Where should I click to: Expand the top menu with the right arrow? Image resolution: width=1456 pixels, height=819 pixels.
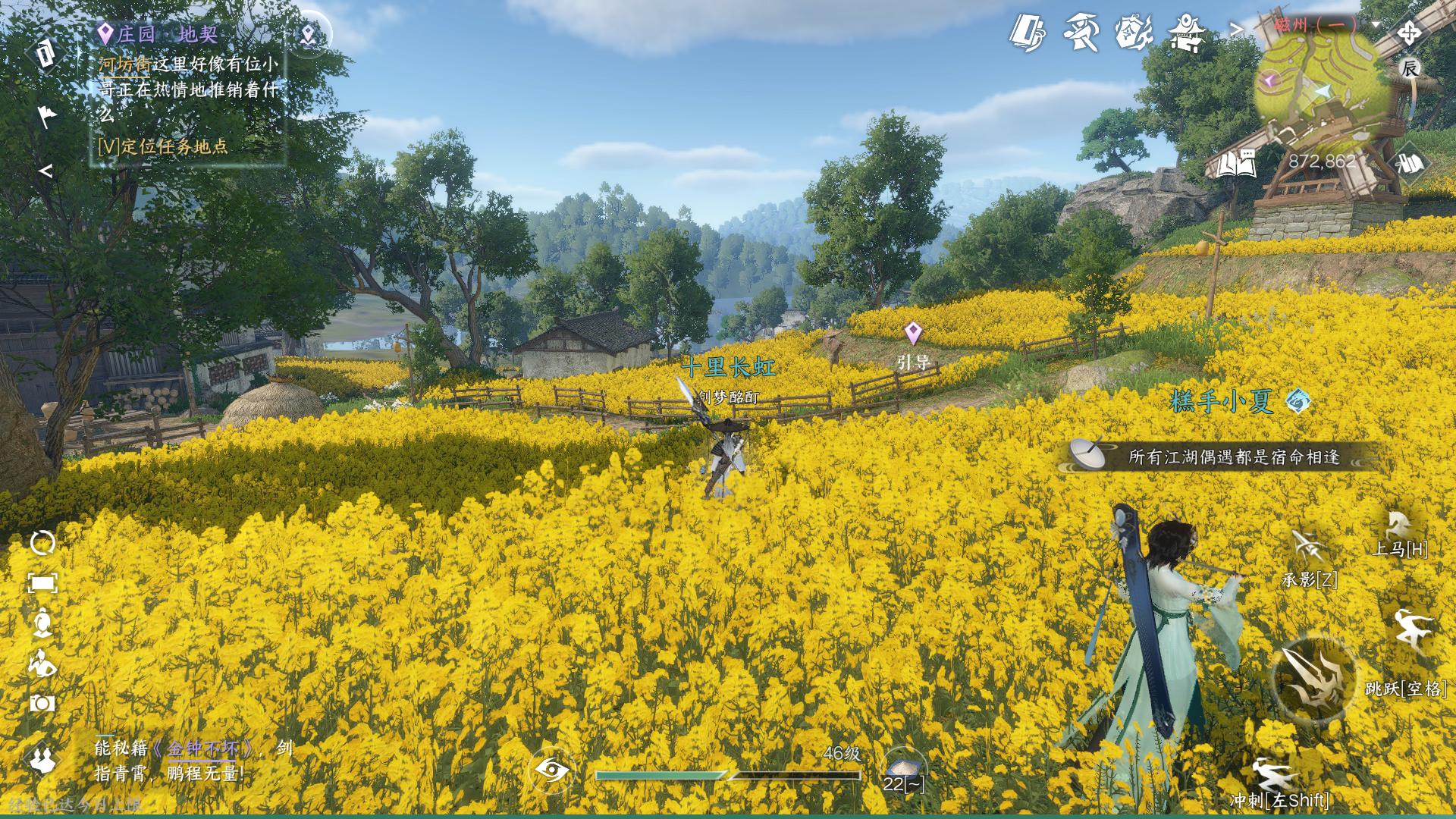pos(1236,30)
